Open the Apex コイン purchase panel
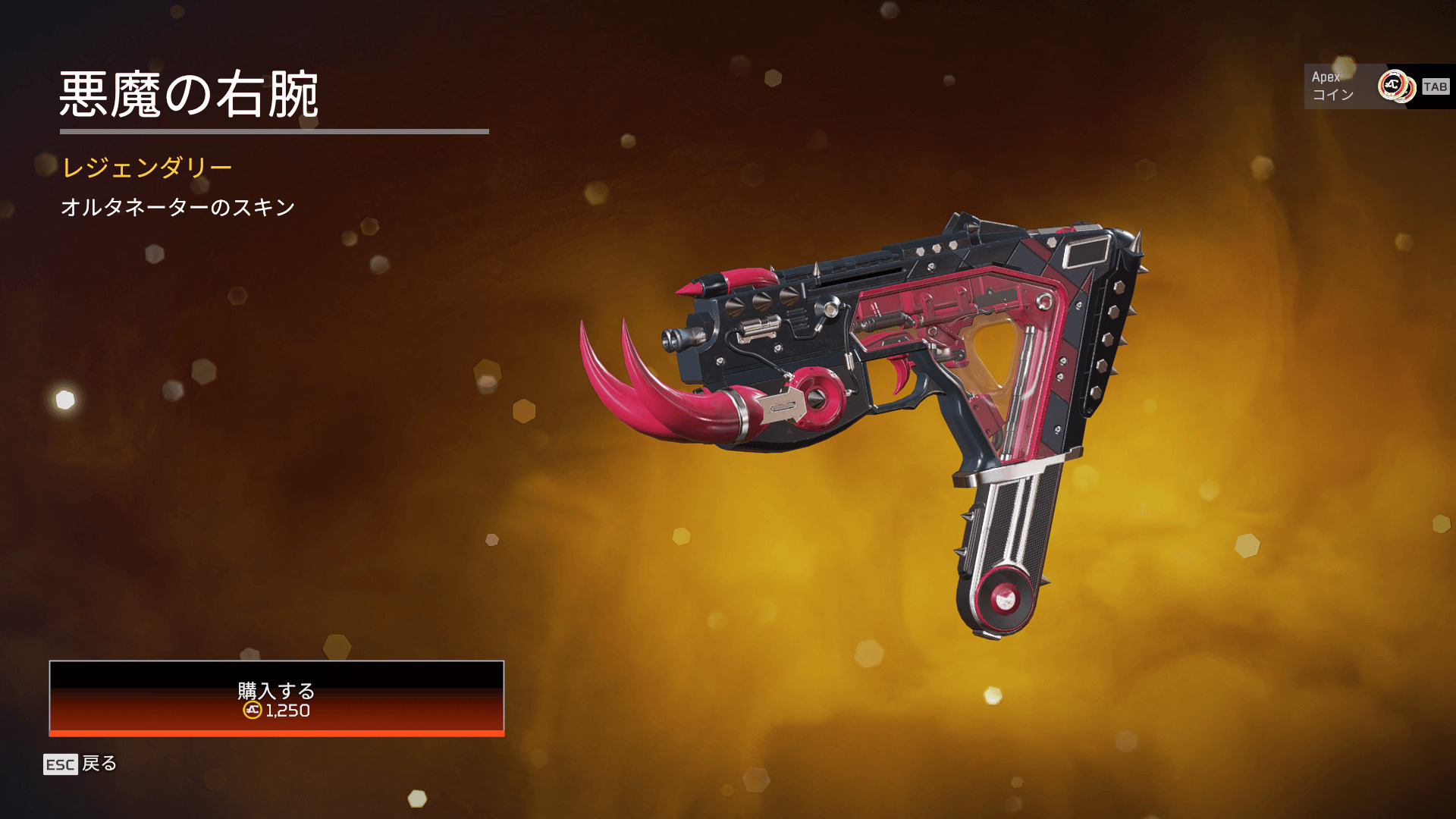This screenshot has height=819, width=1456. pos(1377,86)
